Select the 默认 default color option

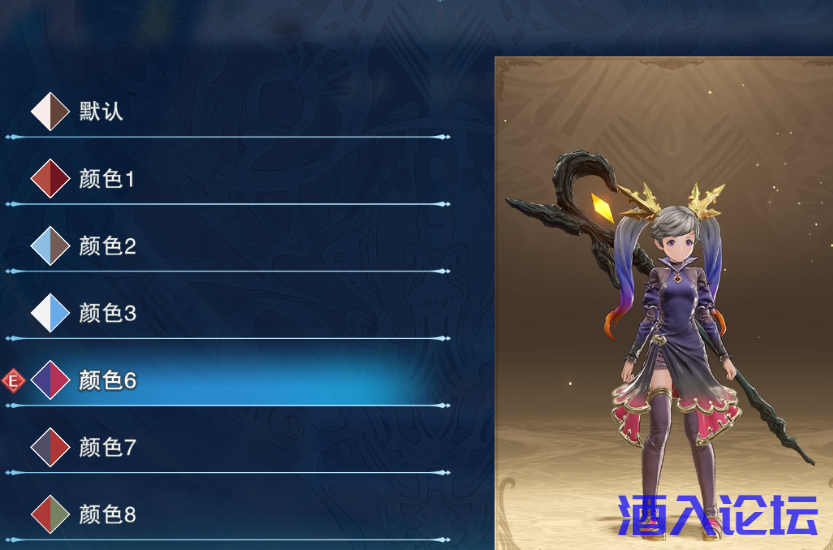100,111
